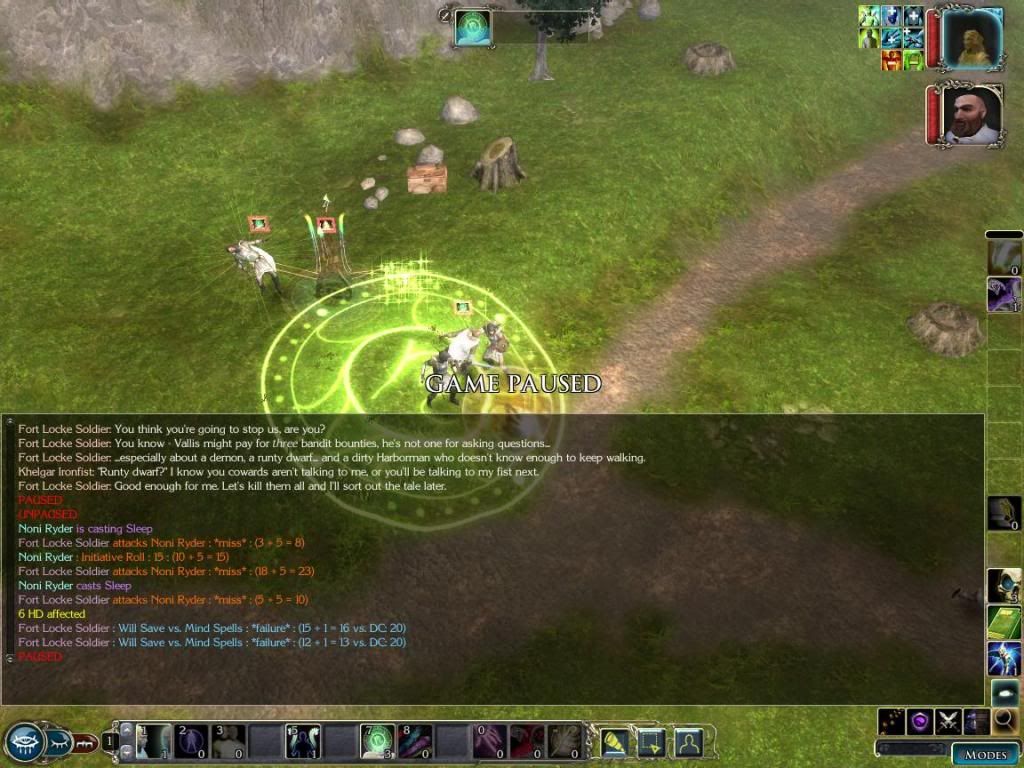Use the pink feather item in slot 8
Image resolution: width=1024 pixels, height=768 pixels.
[x=415, y=741]
